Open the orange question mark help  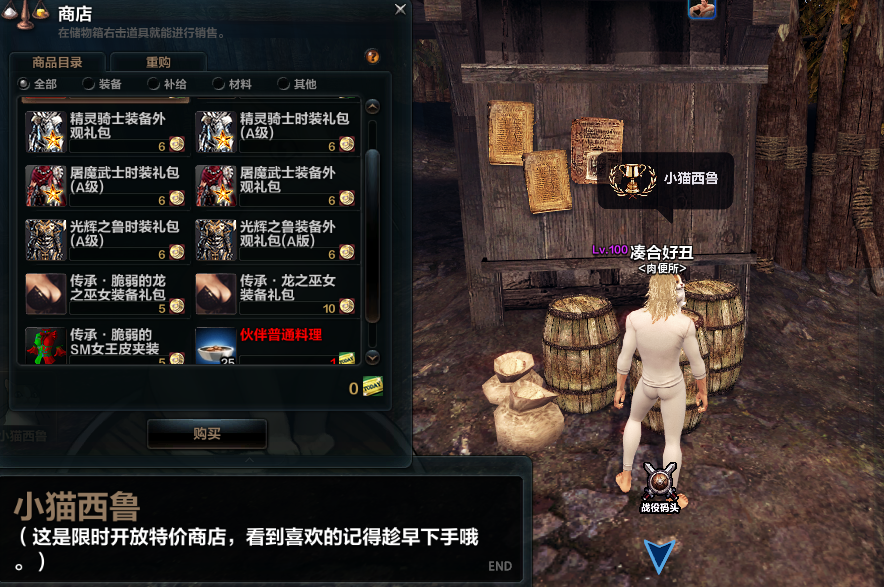372,57
